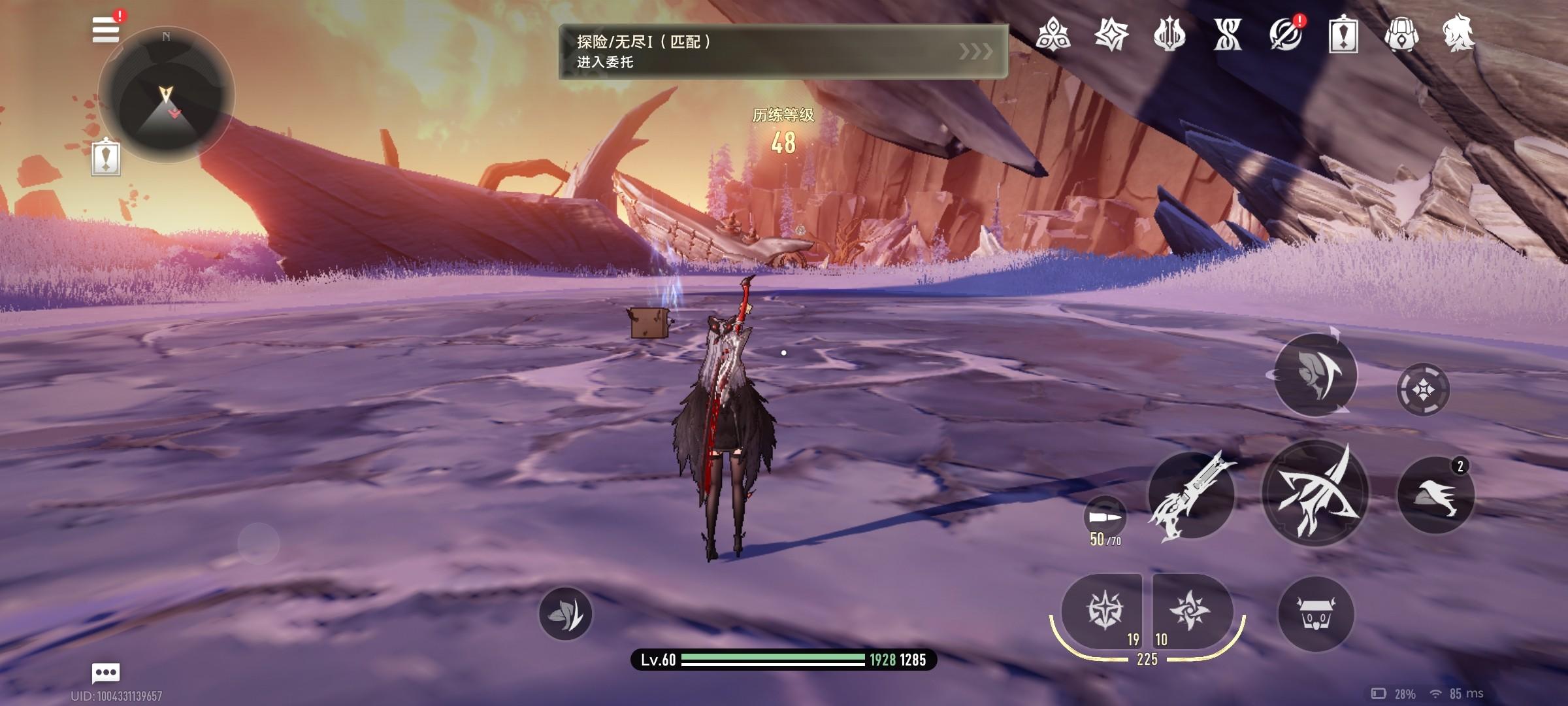This screenshot has width=1568, height=706.
Task: Tap the horned chest companion button
Action: pos(1316,614)
